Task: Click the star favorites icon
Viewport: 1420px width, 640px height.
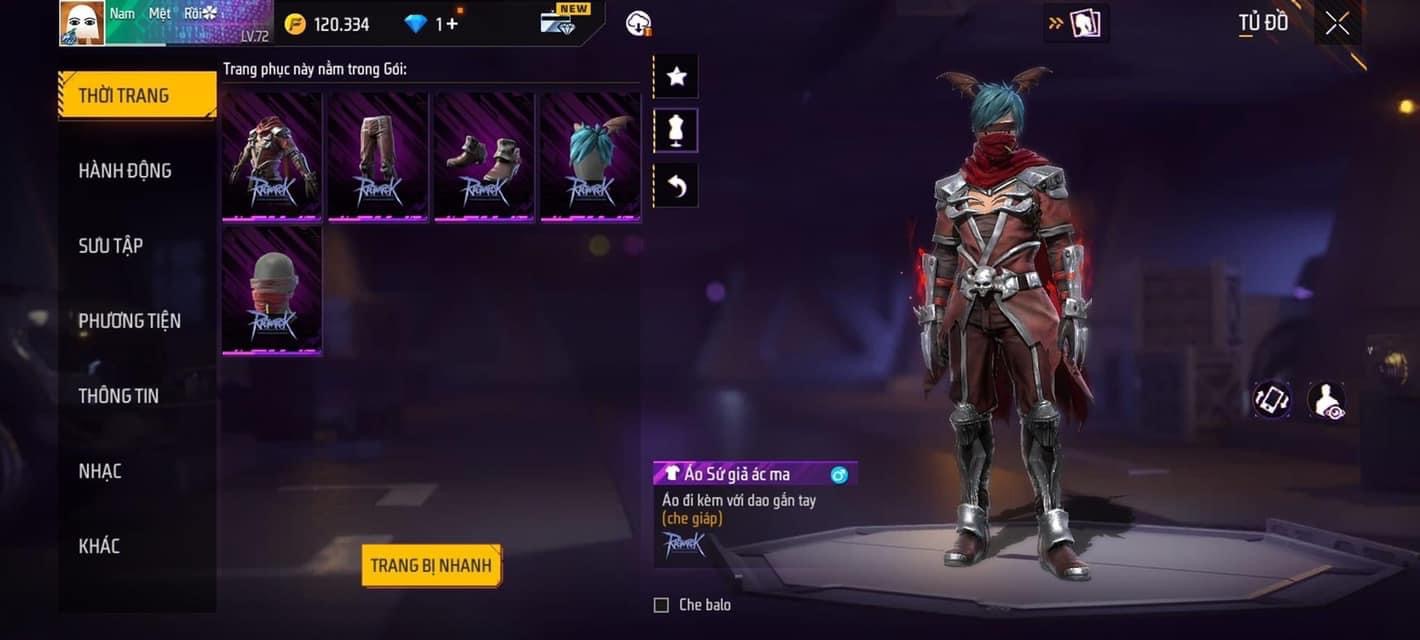Action: [676, 77]
